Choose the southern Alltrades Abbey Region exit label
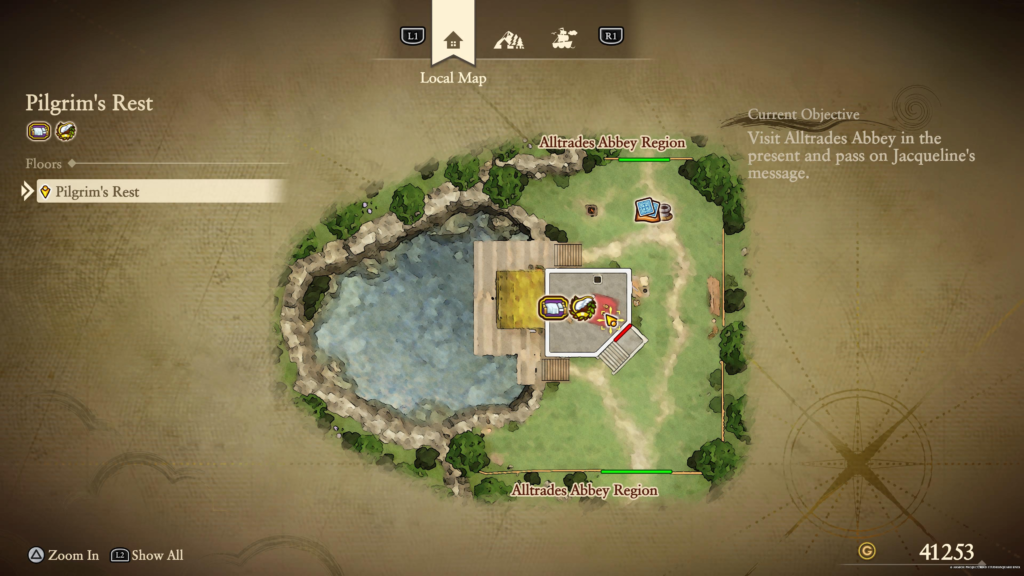Image resolution: width=1024 pixels, height=576 pixels. pos(585,490)
